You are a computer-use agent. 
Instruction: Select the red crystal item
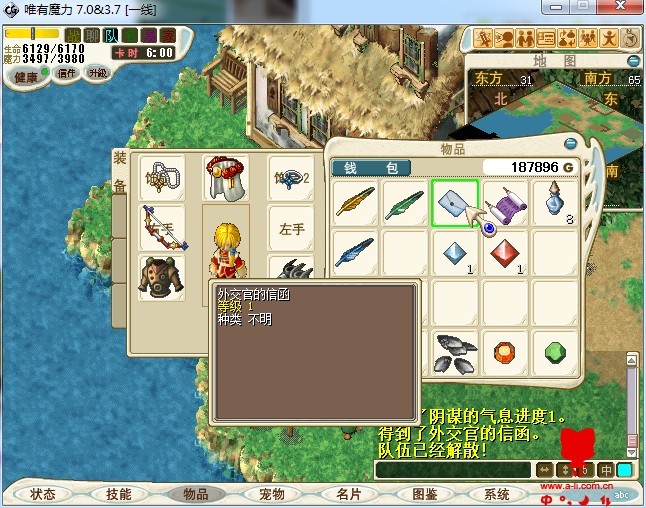tap(505, 253)
